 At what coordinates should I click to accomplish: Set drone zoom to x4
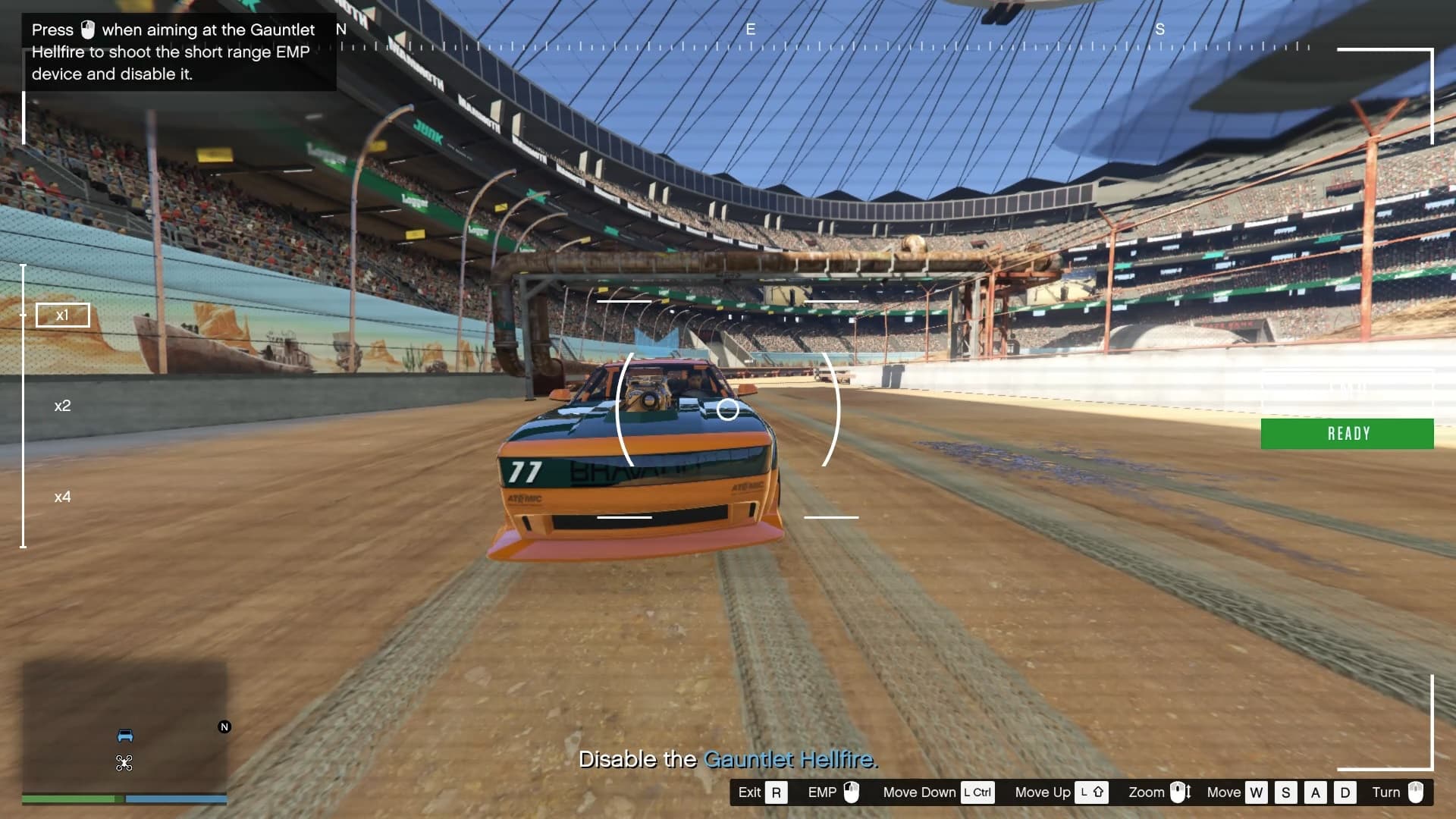click(62, 497)
